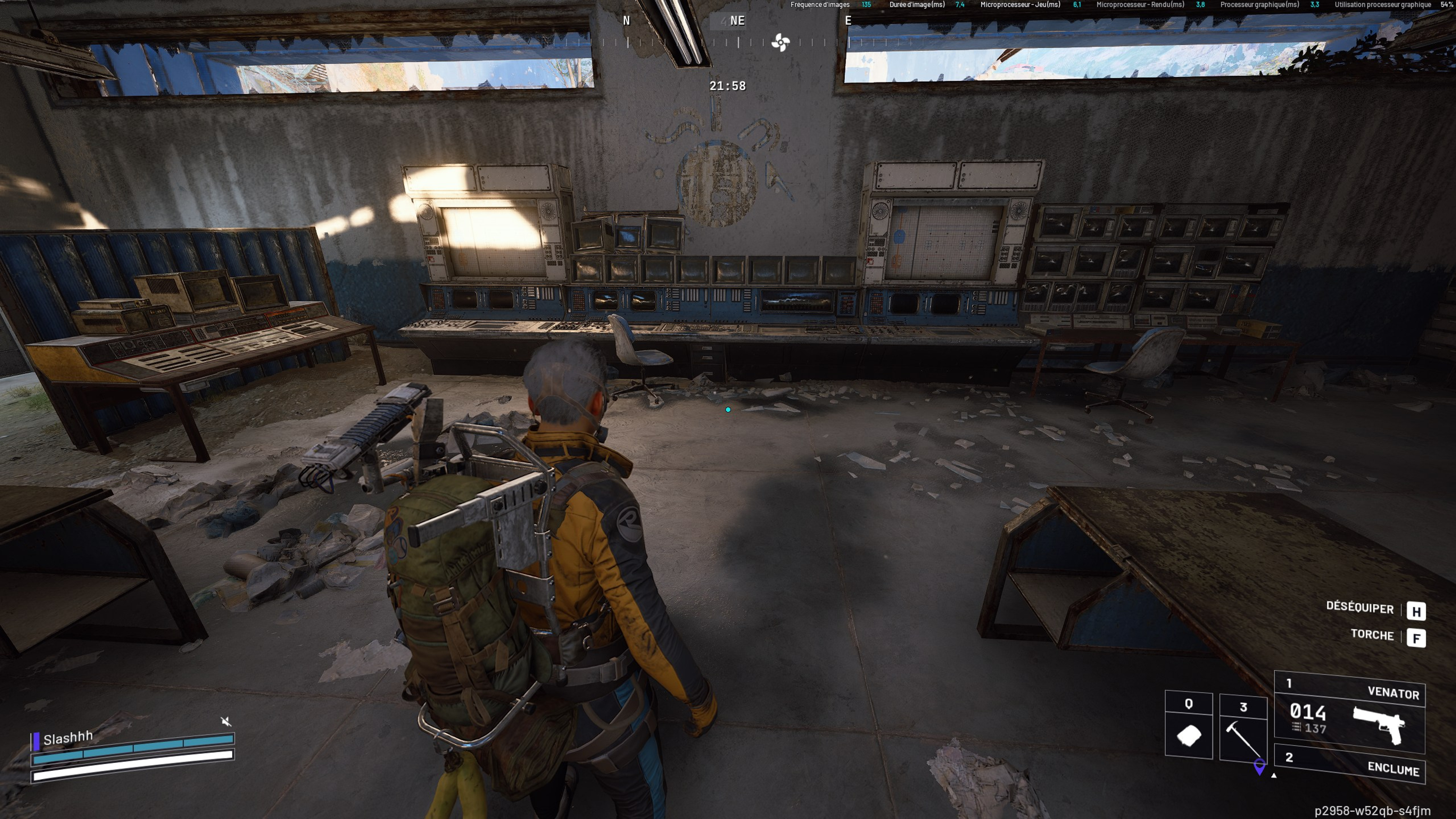Click the purple map pin marker

[x=1259, y=766]
